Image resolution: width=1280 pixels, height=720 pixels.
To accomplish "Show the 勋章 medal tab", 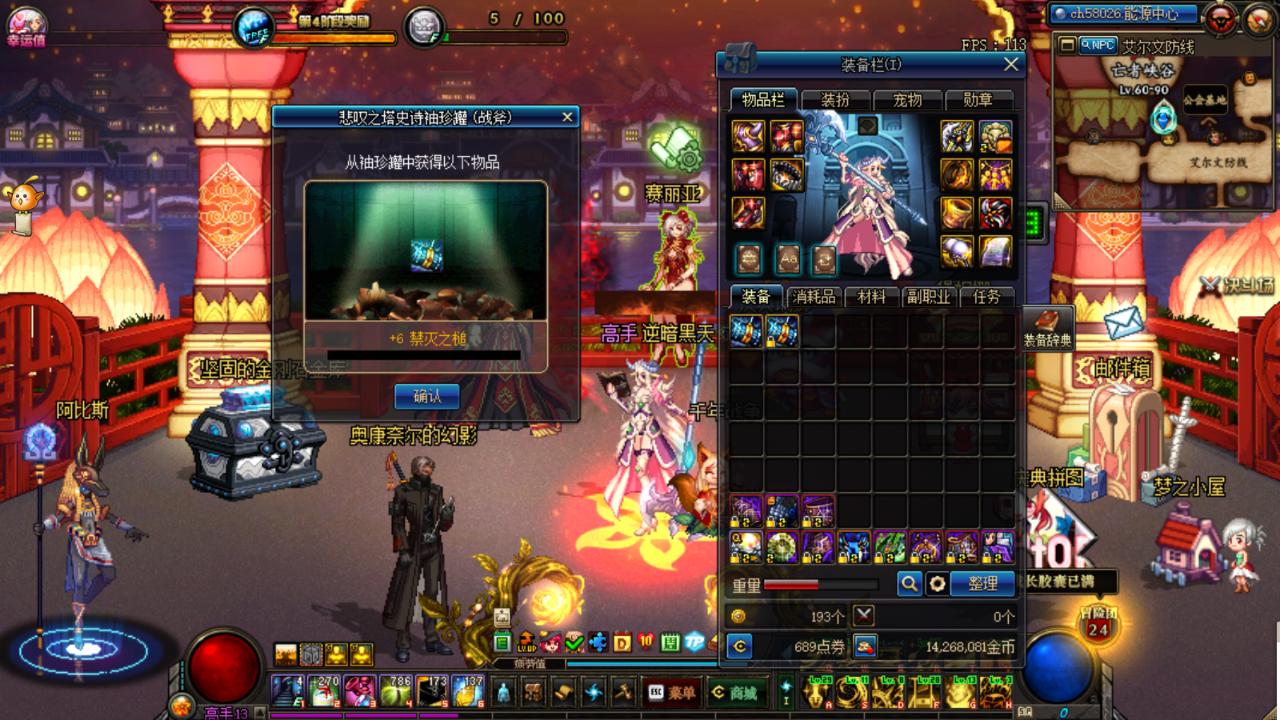I will (978, 100).
